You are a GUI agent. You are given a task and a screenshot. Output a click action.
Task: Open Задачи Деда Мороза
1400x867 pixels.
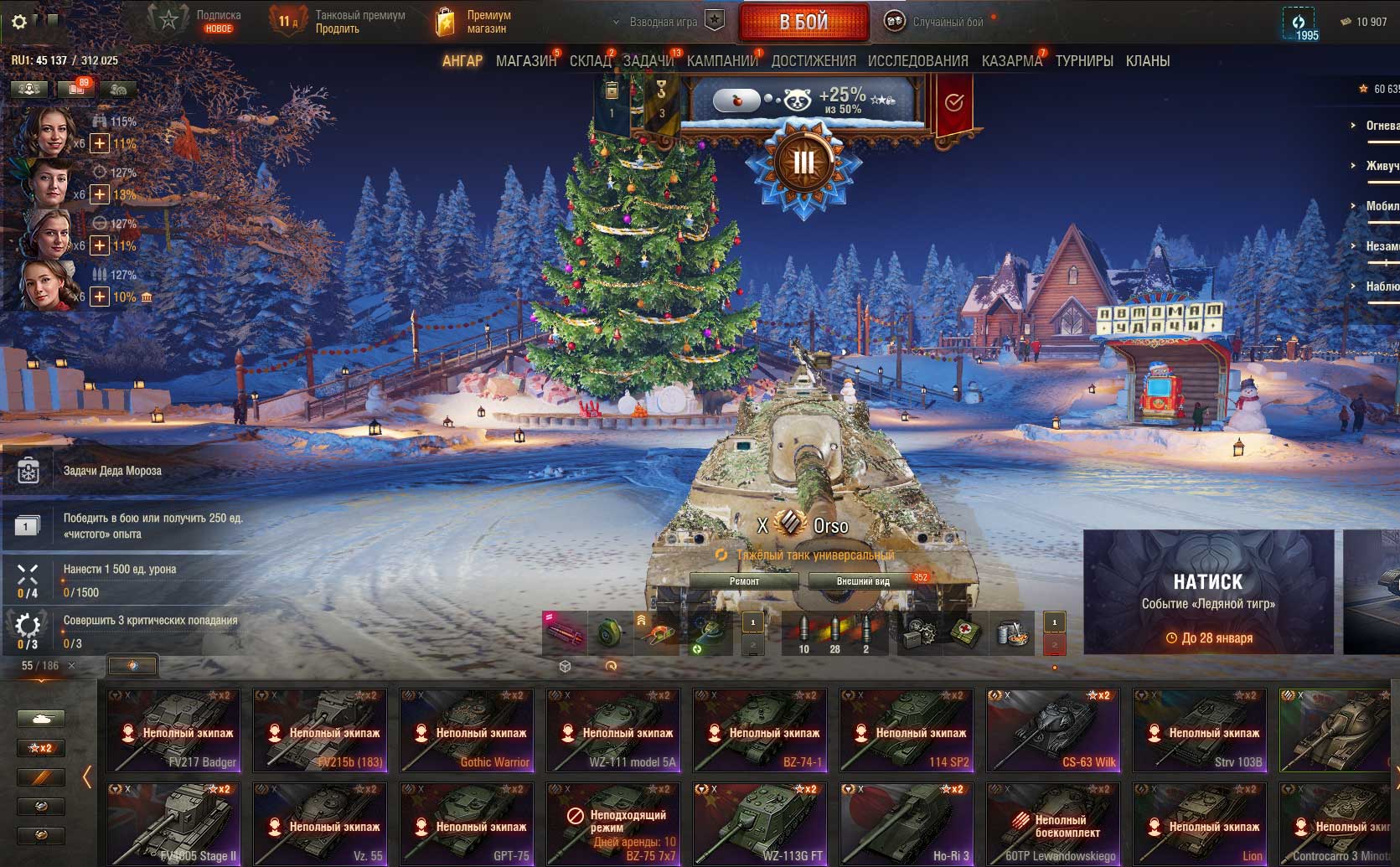[x=112, y=471]
